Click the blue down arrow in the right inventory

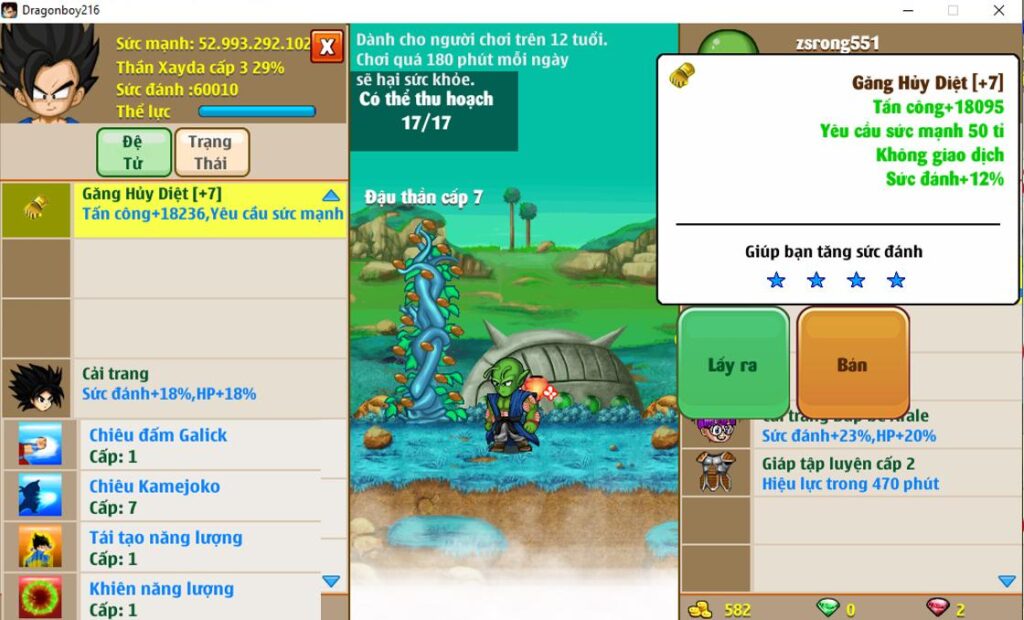(1007, 581)
